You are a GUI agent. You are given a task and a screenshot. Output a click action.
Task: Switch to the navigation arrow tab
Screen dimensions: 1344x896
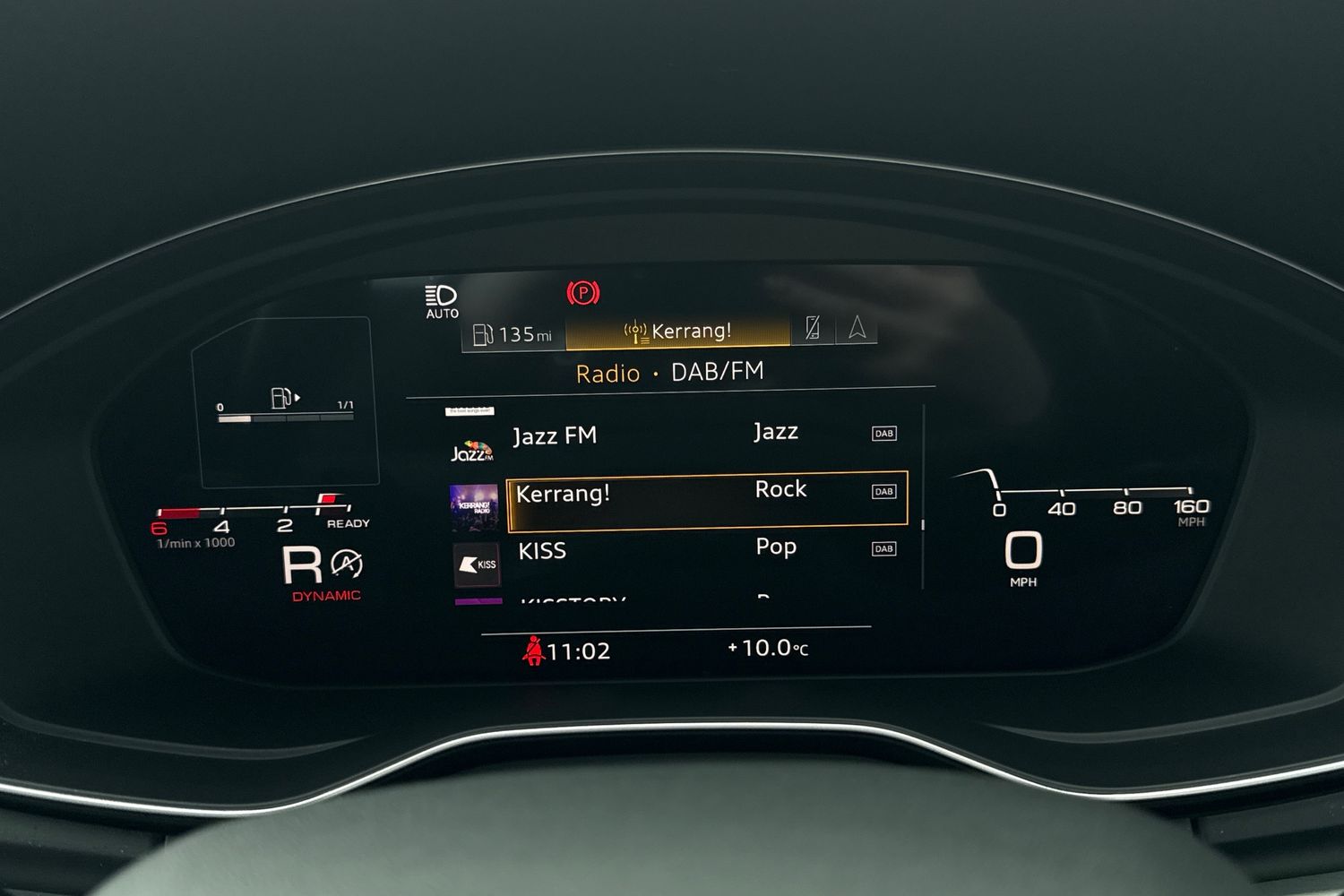pyautogui.click(x=857, y=328)
